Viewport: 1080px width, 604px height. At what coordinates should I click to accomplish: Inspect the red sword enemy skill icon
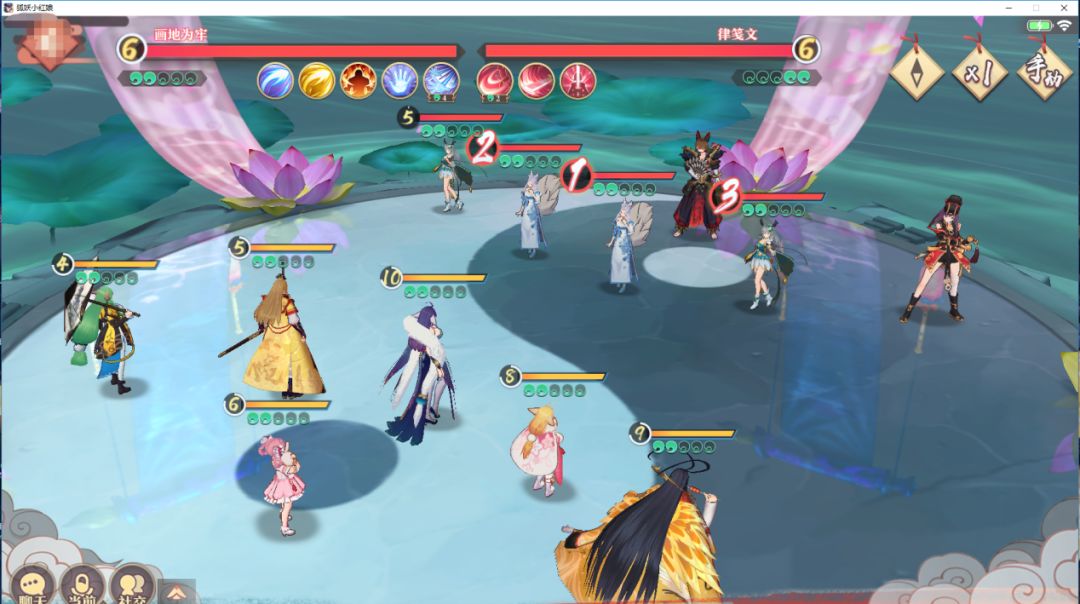578,80
